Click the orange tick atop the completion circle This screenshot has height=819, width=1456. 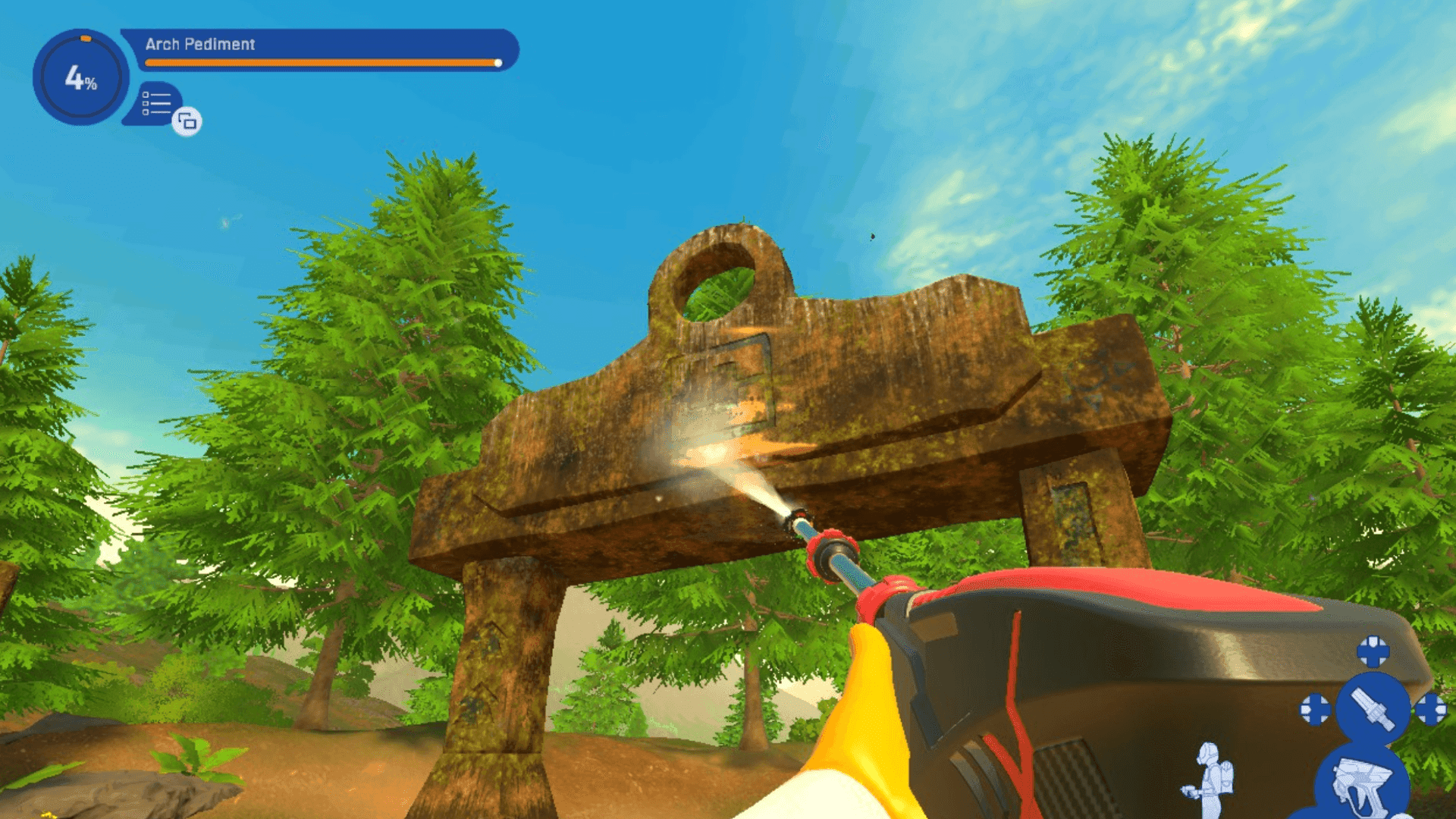point(86,38)
